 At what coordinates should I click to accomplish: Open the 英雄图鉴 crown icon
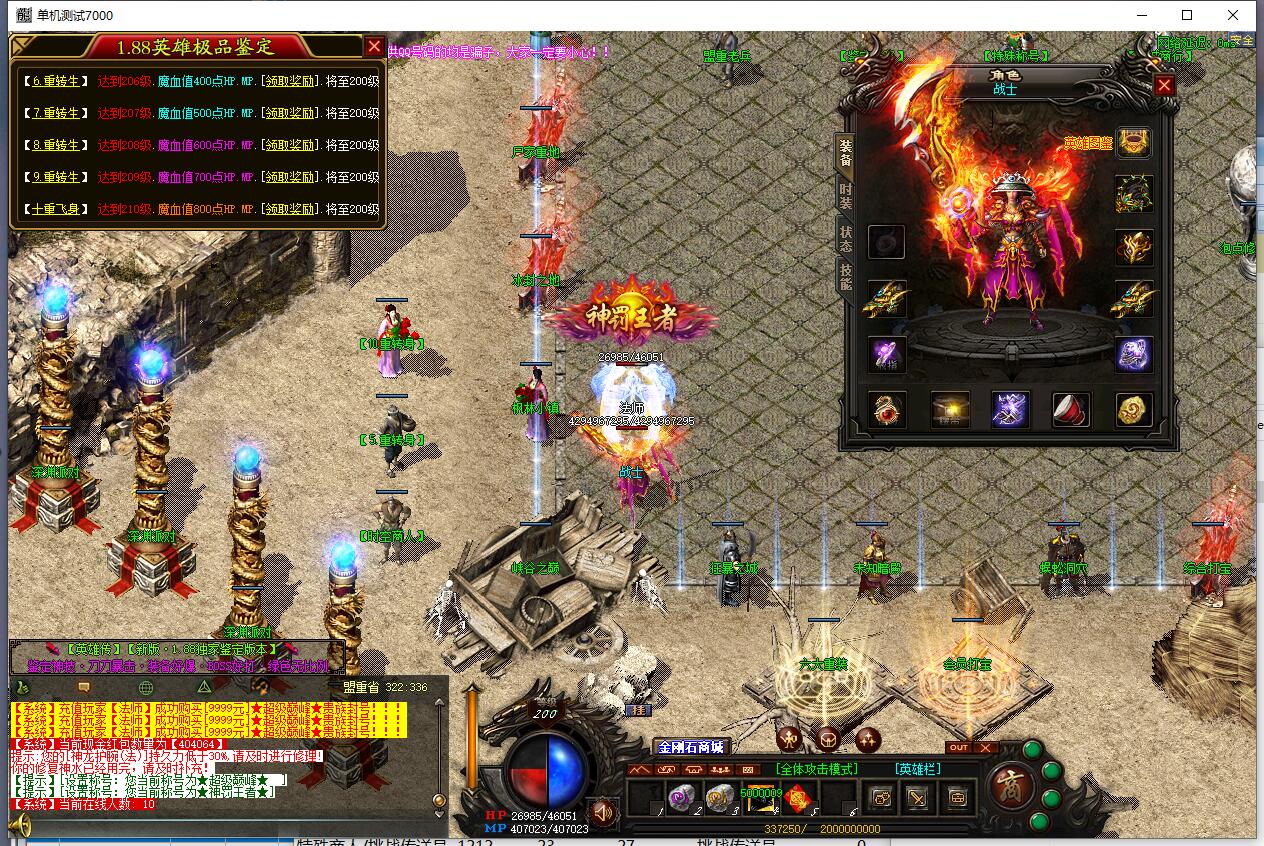[x=1133, y=143]
